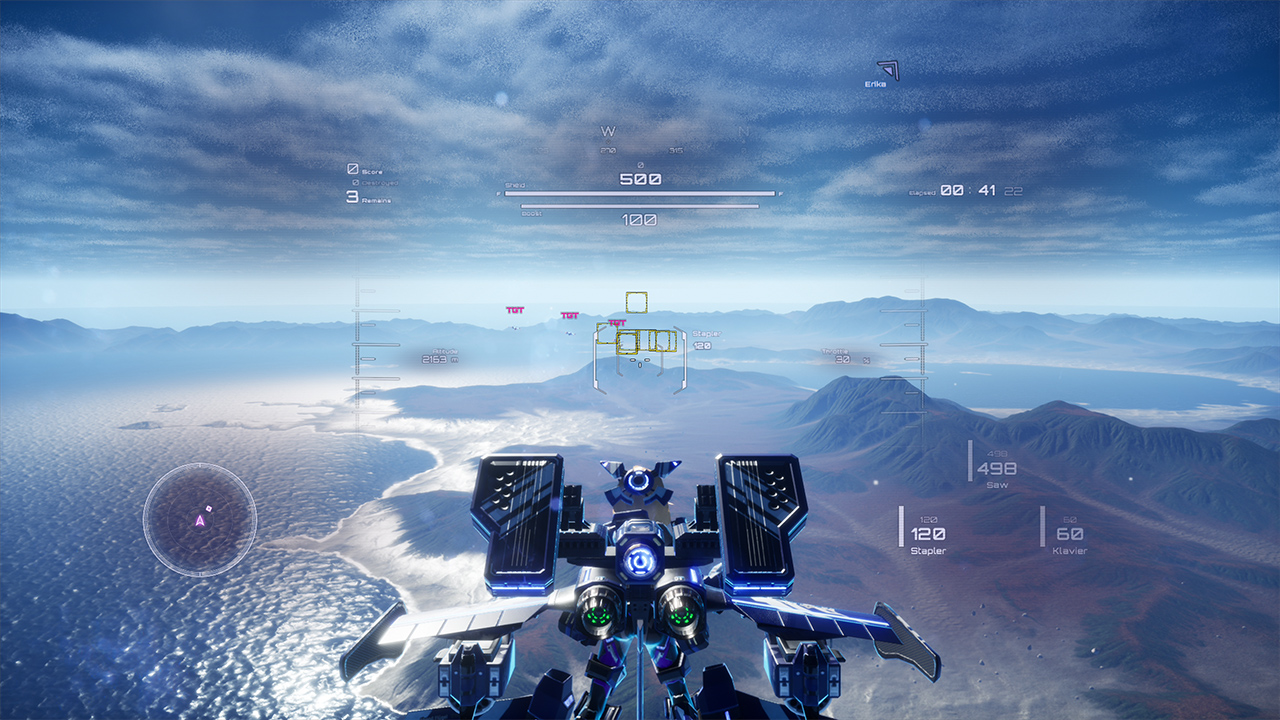Select the Erika ally arrow marker
Viewport: 1280px width, 720px height.
(x=886, y=72)
